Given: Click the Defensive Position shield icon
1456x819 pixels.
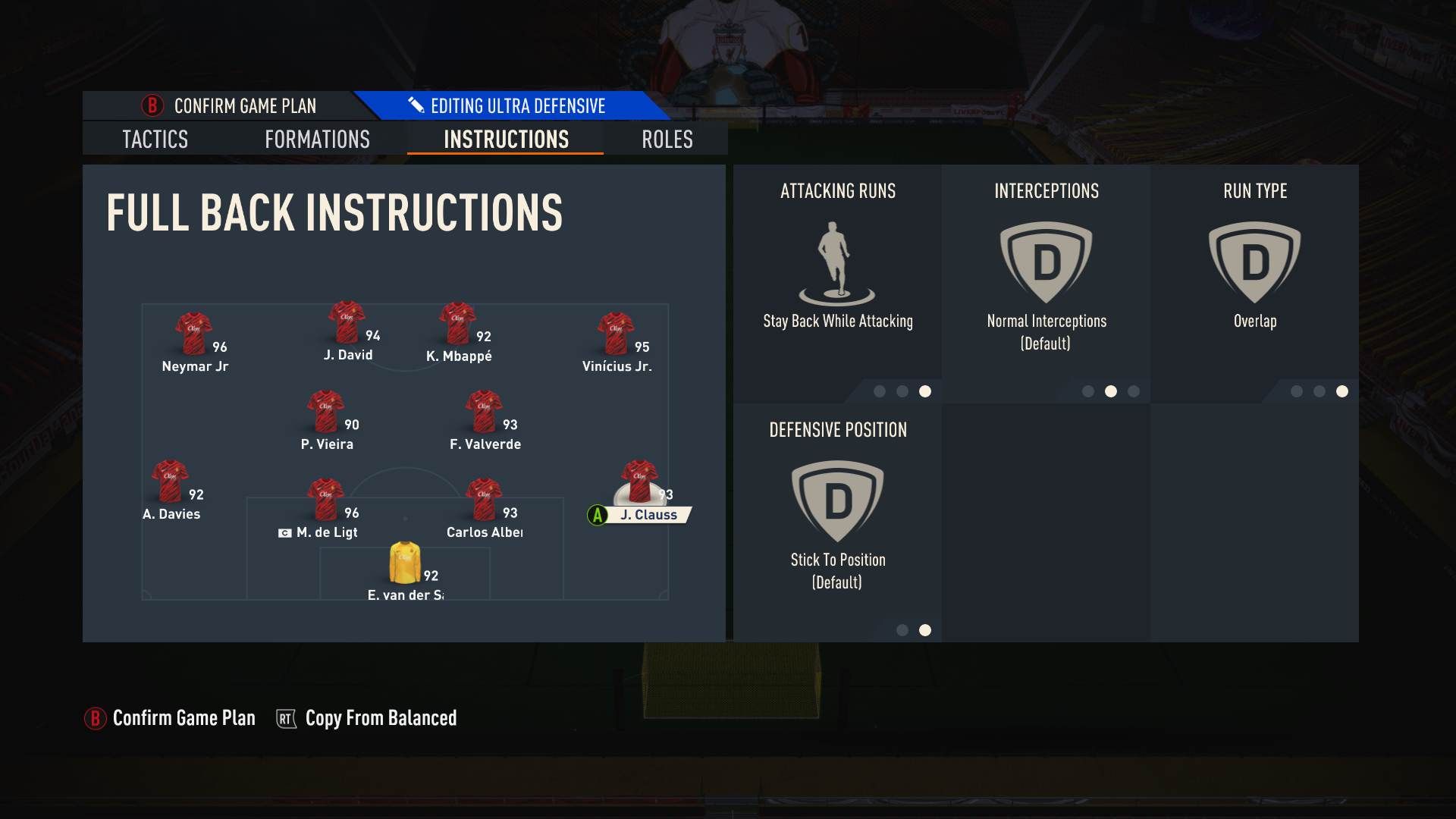Looking at the screenshot, I should point(837,500).
